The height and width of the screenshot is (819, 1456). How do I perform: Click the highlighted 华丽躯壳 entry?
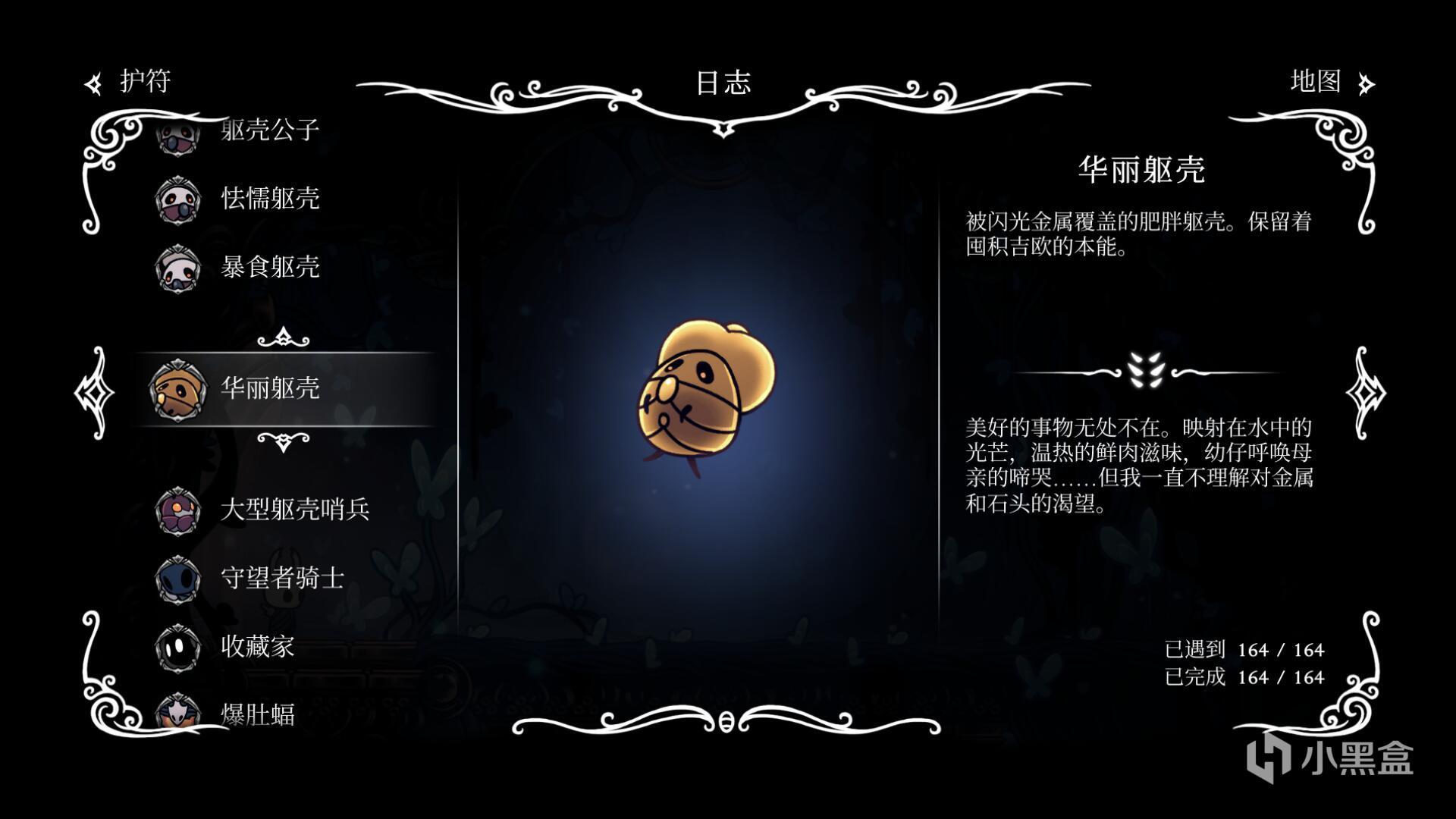point(269,388)
